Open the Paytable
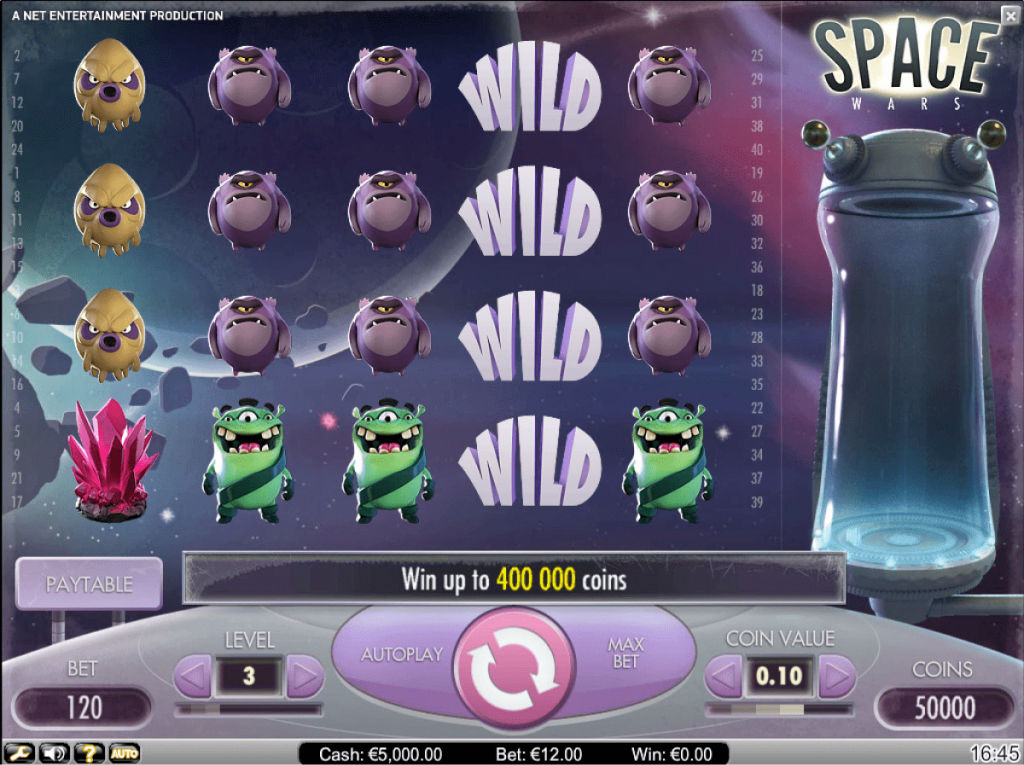This screenshot has height=765, width=1024. pyautogui.click(x=89, y=584)
